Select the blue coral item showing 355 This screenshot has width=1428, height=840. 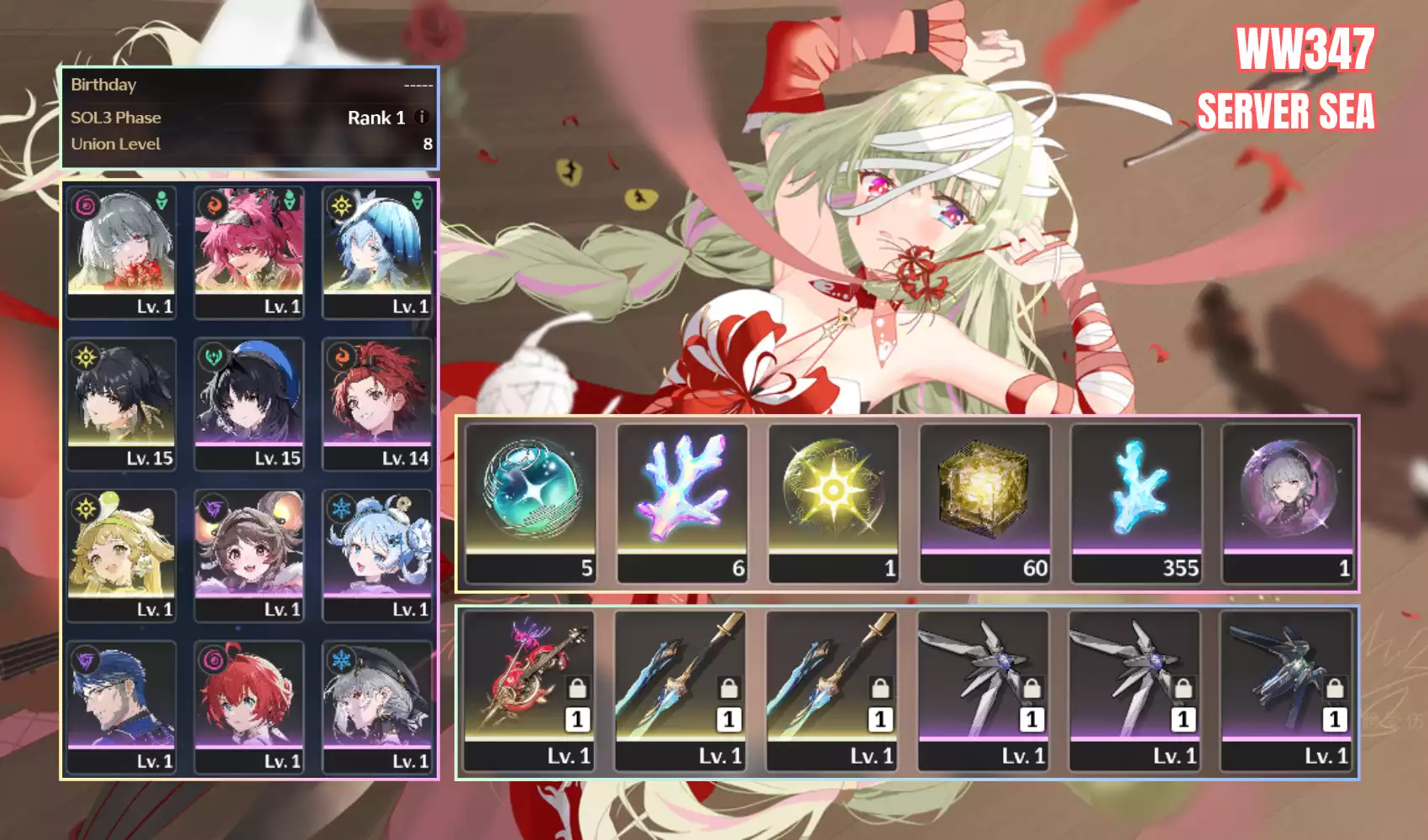(1137, 501)
